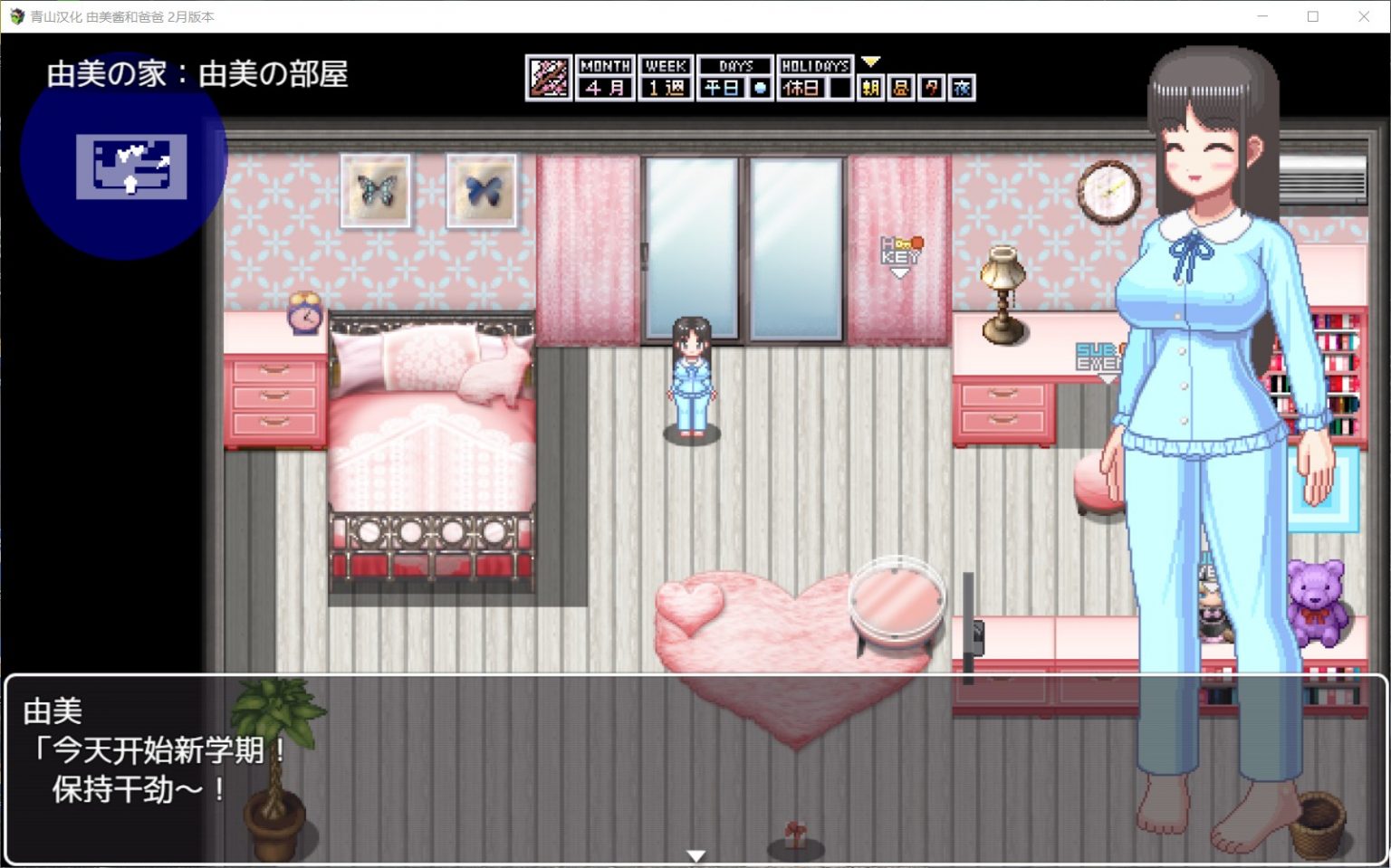Click the cherry blossom season calendar icon
Viewport: 1391px width, 868px height.
point(547,76)
